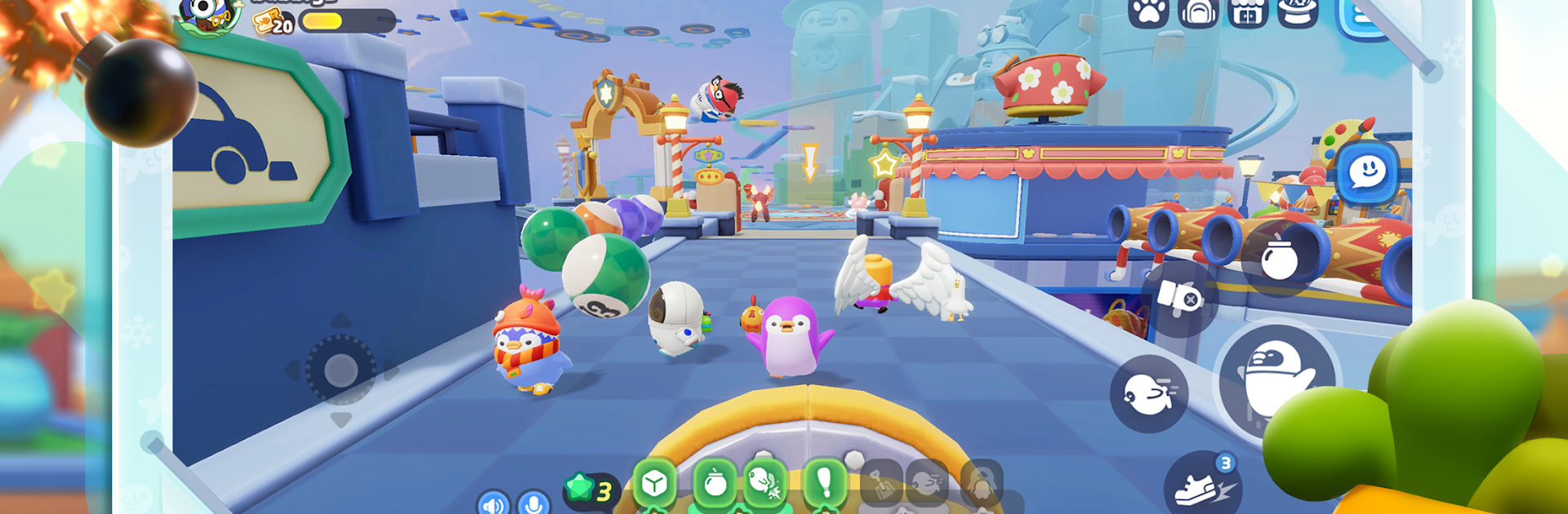Viewport: 1568px width, 514px height.
Task: Open the magic hat menu
Action: point(1297,12)
